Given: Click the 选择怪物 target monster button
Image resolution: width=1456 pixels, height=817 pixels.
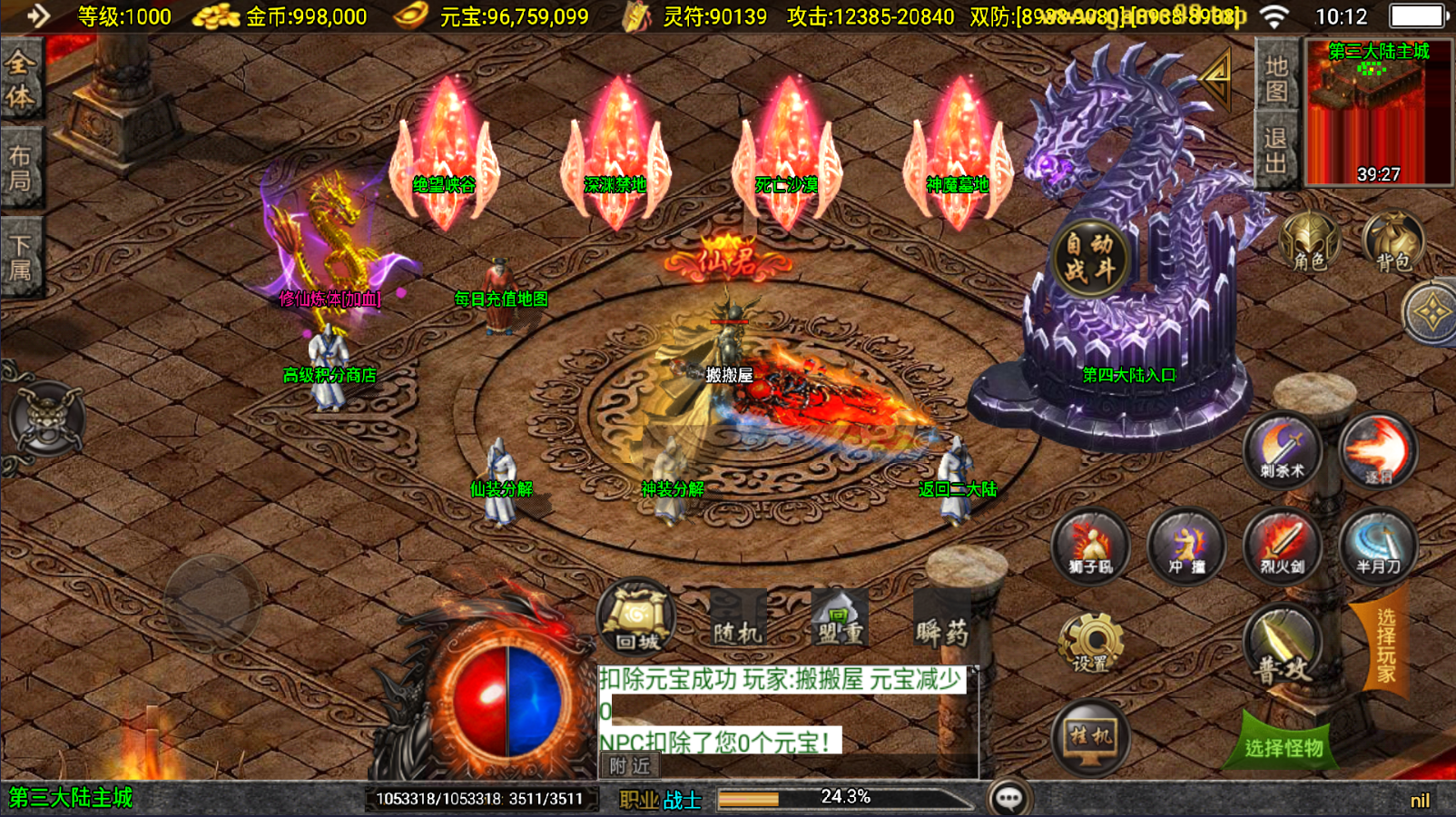Looking at the screenshot, I should pos(1284,746).
